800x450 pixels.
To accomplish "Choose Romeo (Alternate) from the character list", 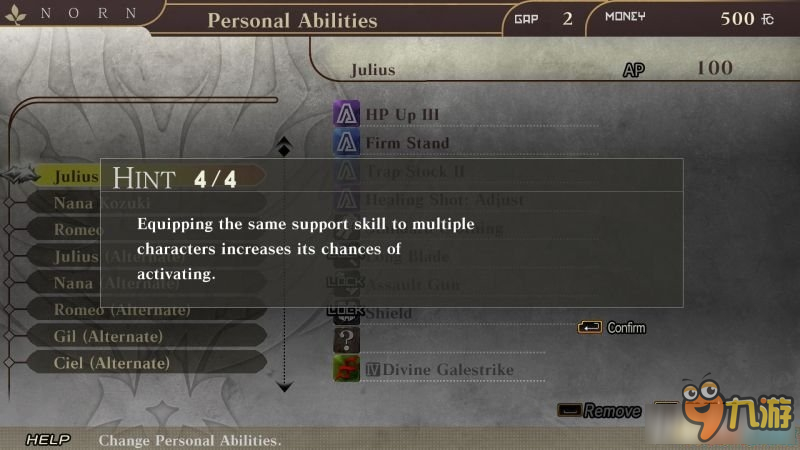I will (x=121, y=310).
